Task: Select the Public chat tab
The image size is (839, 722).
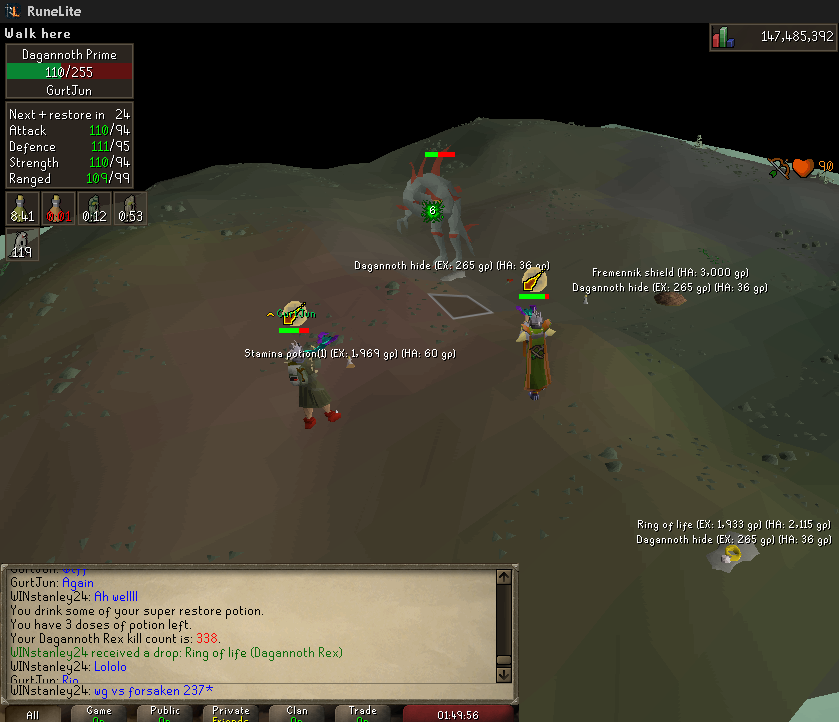Action: [166, 714]
